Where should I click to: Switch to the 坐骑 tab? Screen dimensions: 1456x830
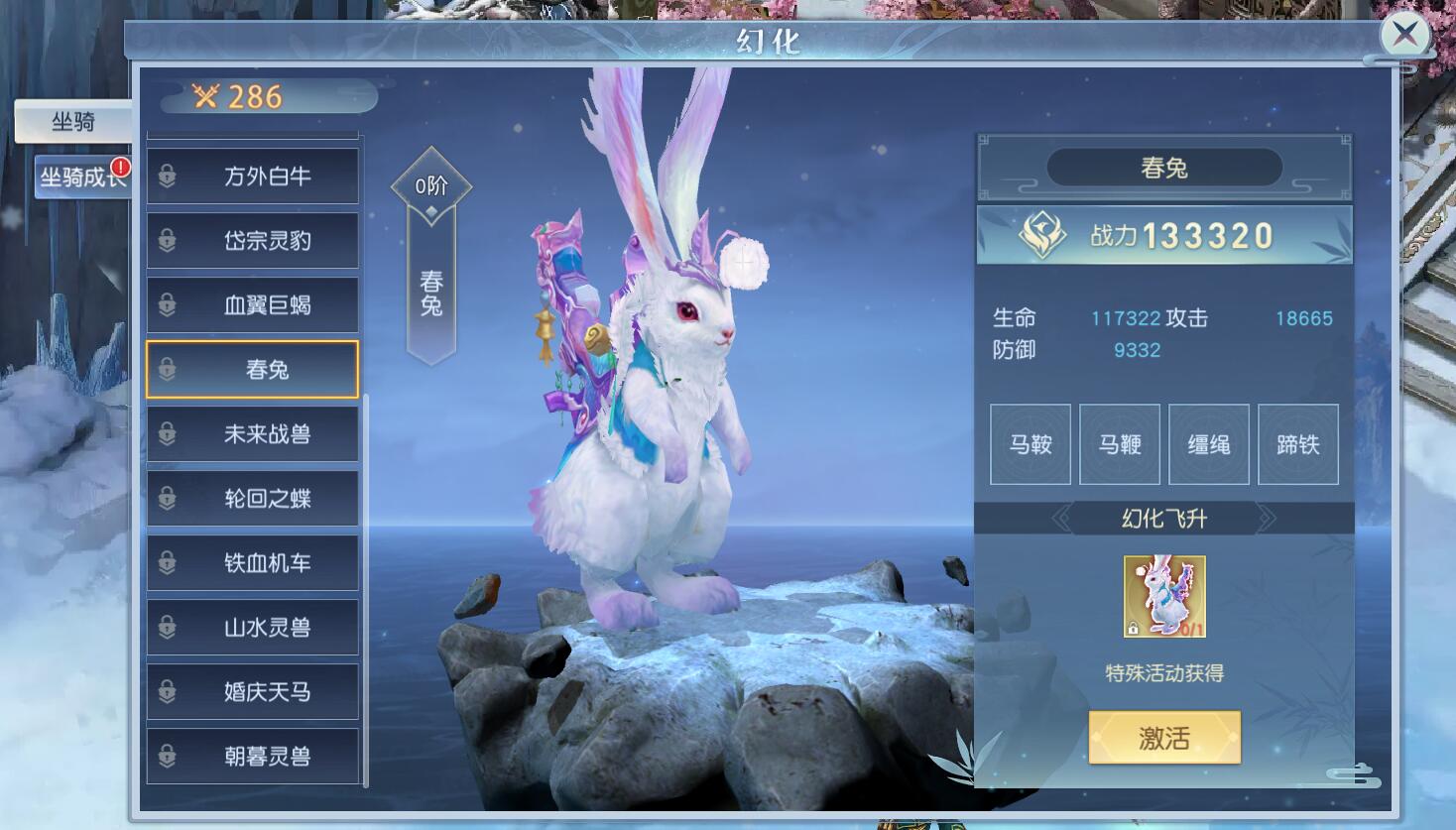[x=73, y=122]
